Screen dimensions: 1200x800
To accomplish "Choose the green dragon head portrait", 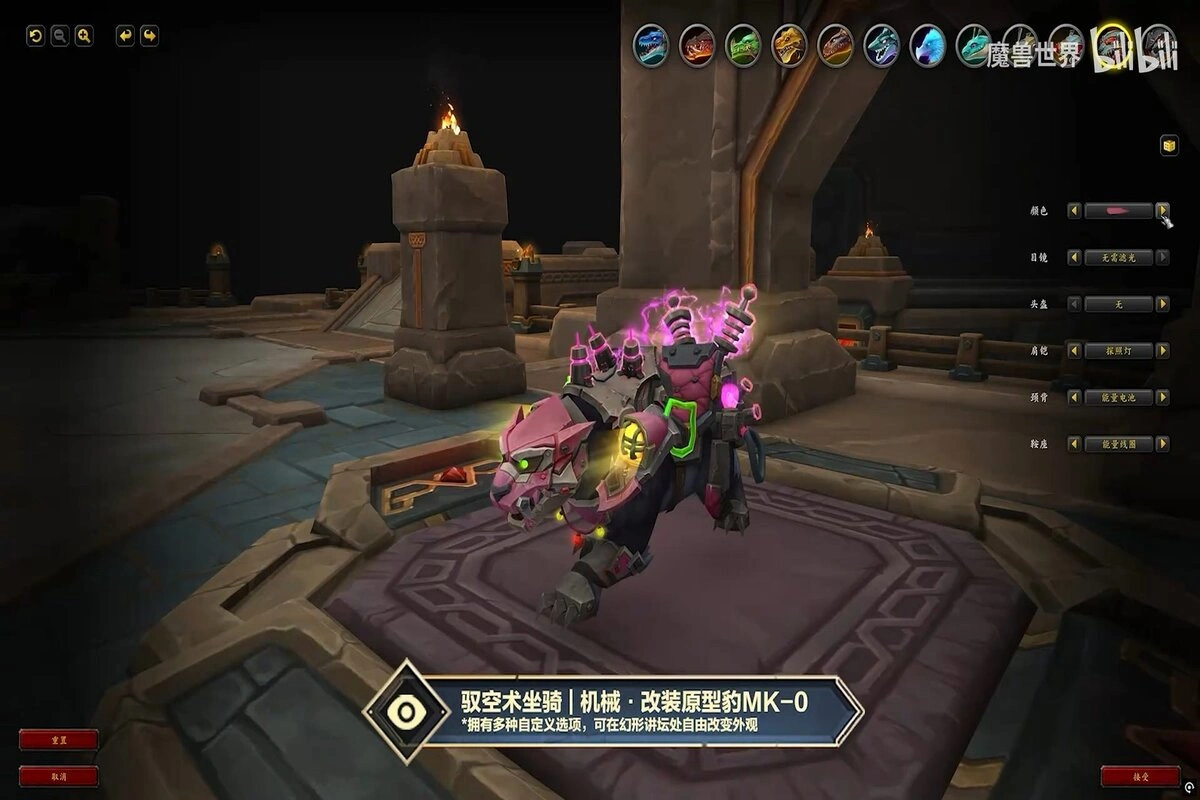I will pyautogui.click(x=743, y=43).
